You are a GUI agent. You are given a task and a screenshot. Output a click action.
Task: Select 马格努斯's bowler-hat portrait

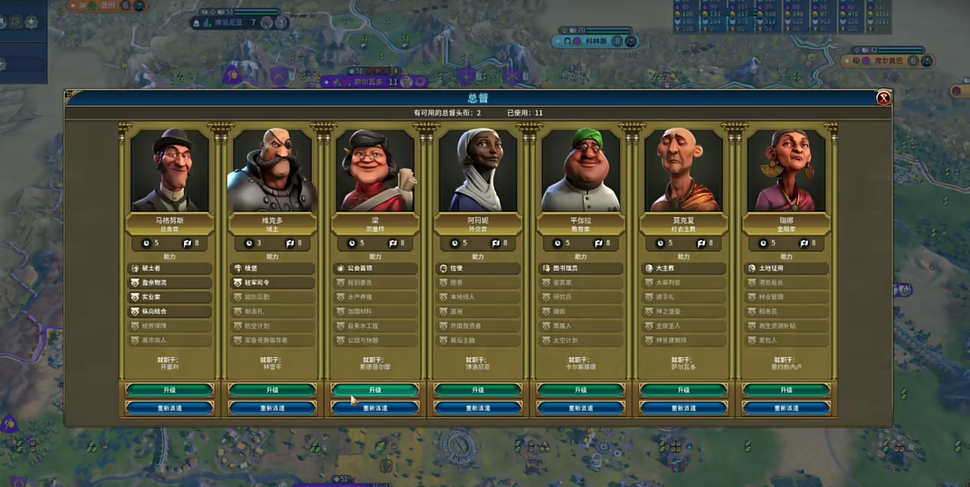(x=169, y=170)
